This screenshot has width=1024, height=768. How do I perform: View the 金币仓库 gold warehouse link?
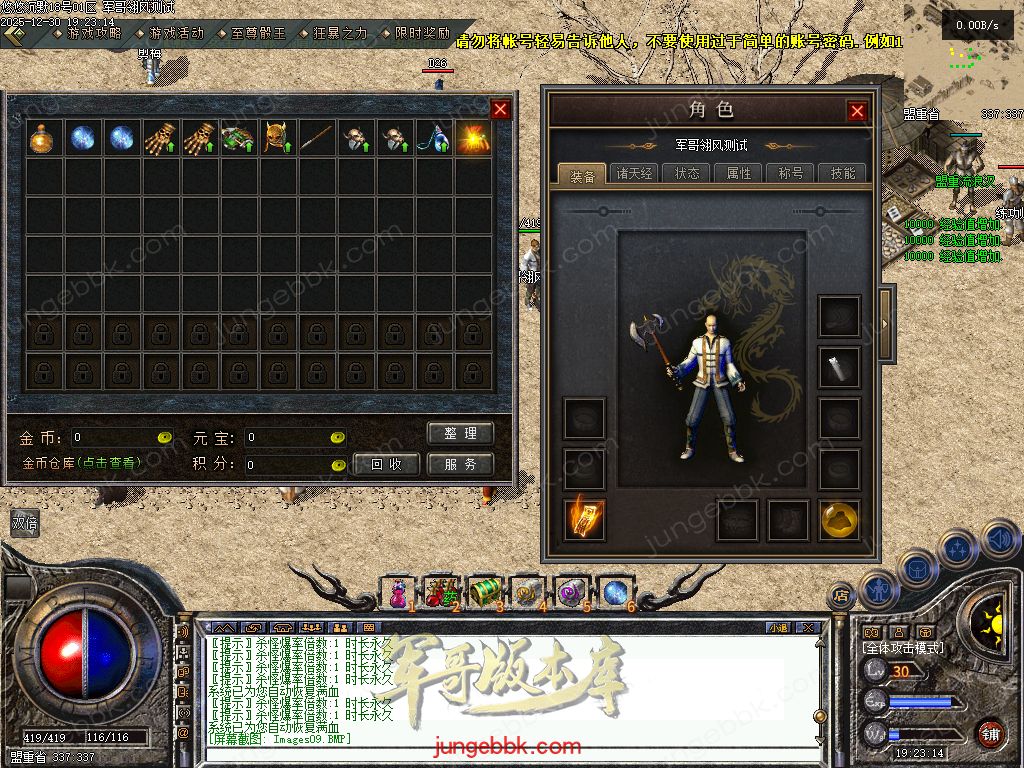(82, 463)
